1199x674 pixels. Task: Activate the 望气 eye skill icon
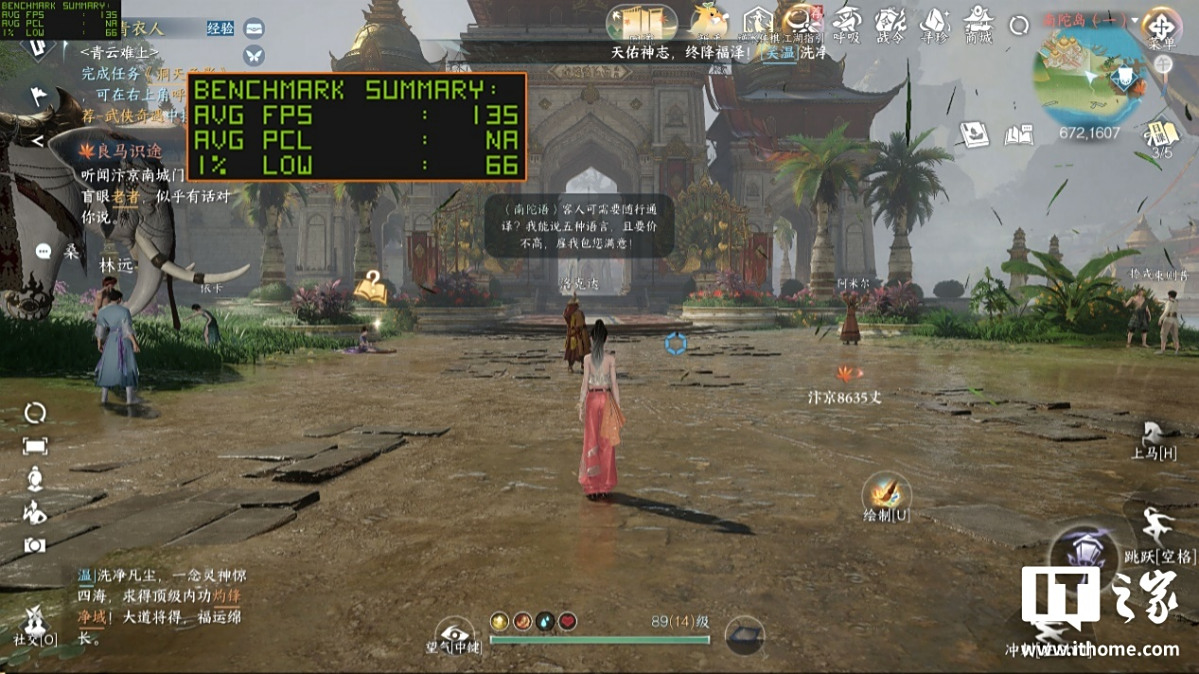(454, 632)
